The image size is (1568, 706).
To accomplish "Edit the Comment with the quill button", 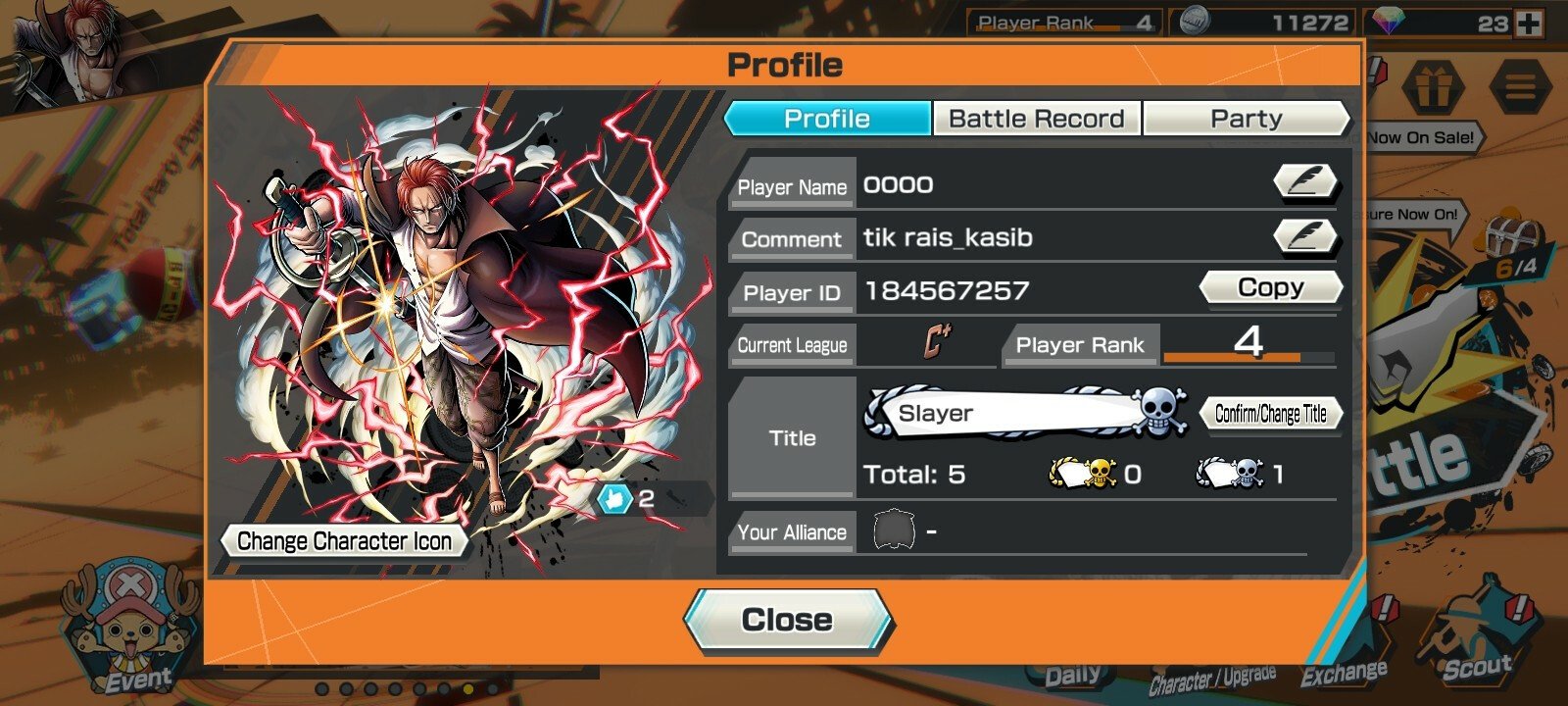I will click(x=1305, y=236).
